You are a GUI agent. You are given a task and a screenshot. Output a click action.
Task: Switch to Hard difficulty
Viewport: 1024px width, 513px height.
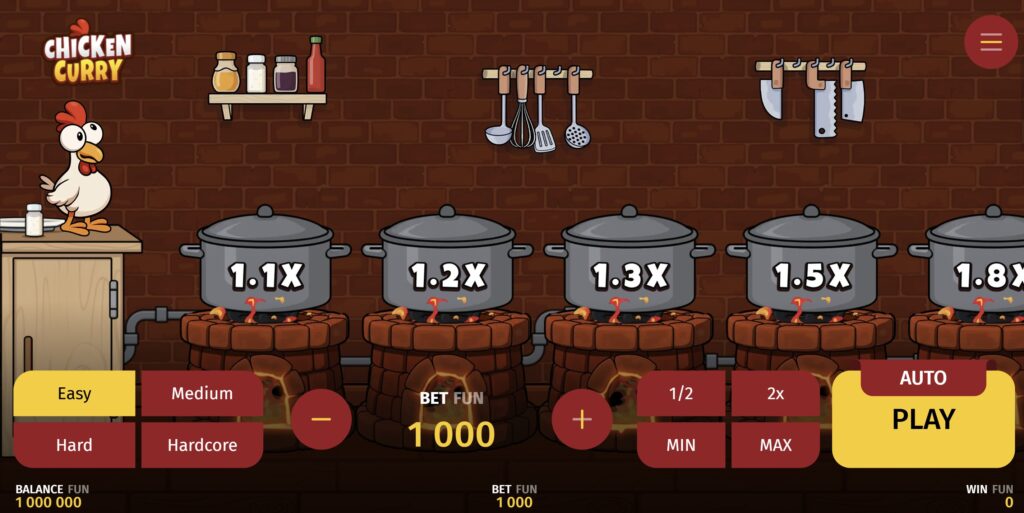point(74,445)
